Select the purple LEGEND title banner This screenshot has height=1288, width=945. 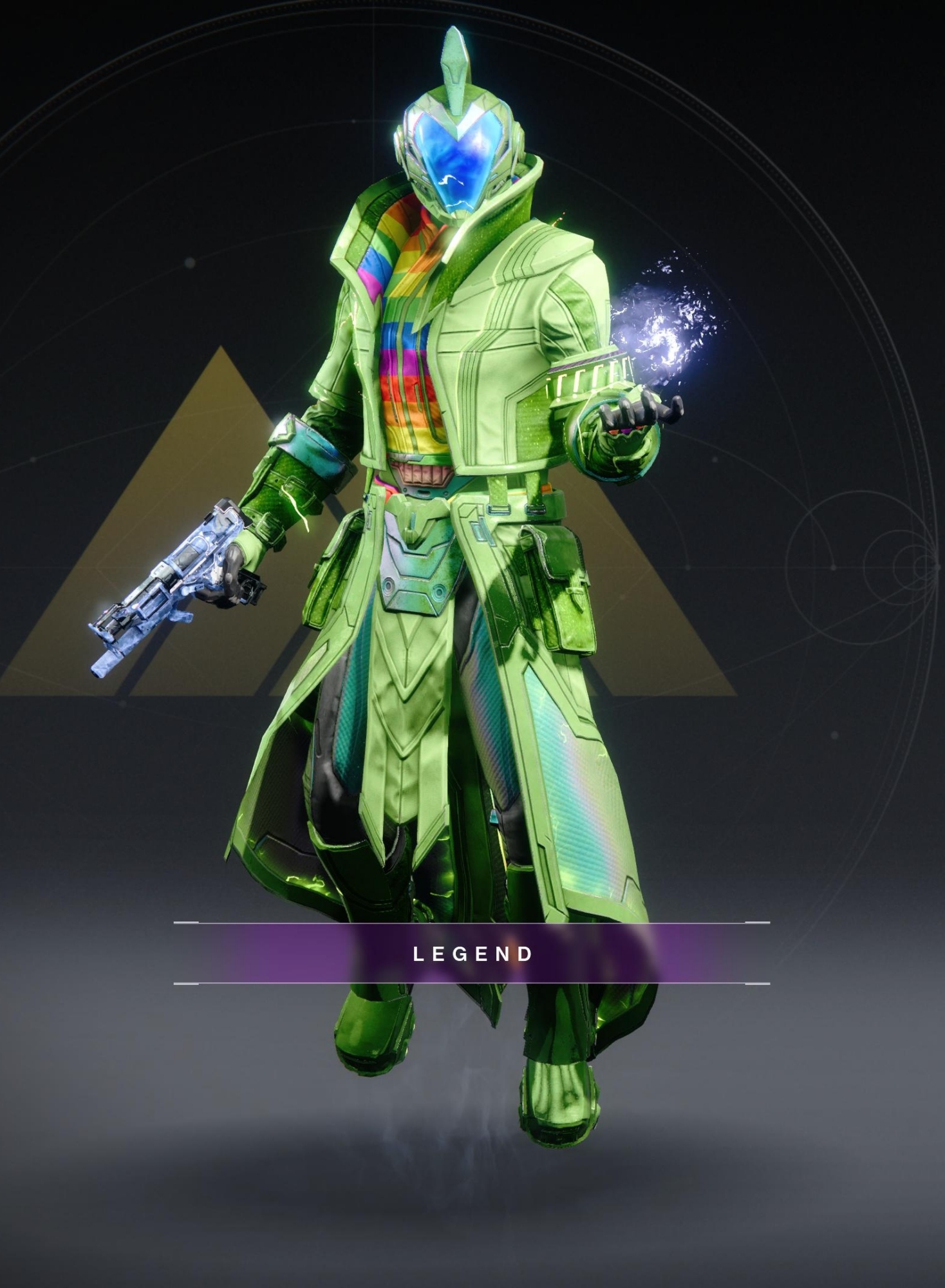click(472, 954)
